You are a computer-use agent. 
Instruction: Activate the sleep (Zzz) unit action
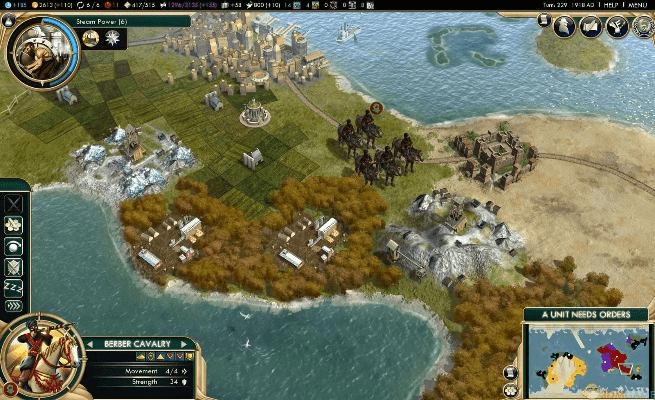click(14, 287)
